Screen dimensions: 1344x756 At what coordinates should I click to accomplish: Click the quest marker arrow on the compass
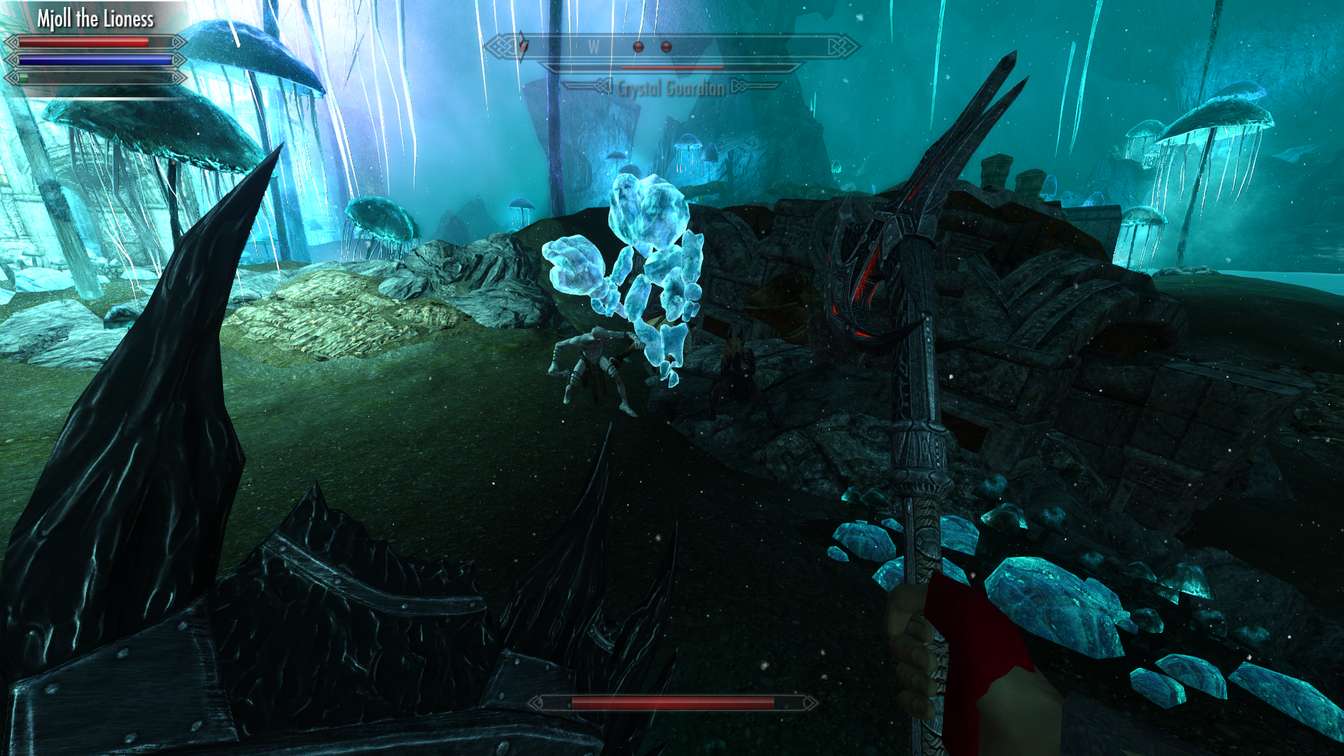coord(520,45)
